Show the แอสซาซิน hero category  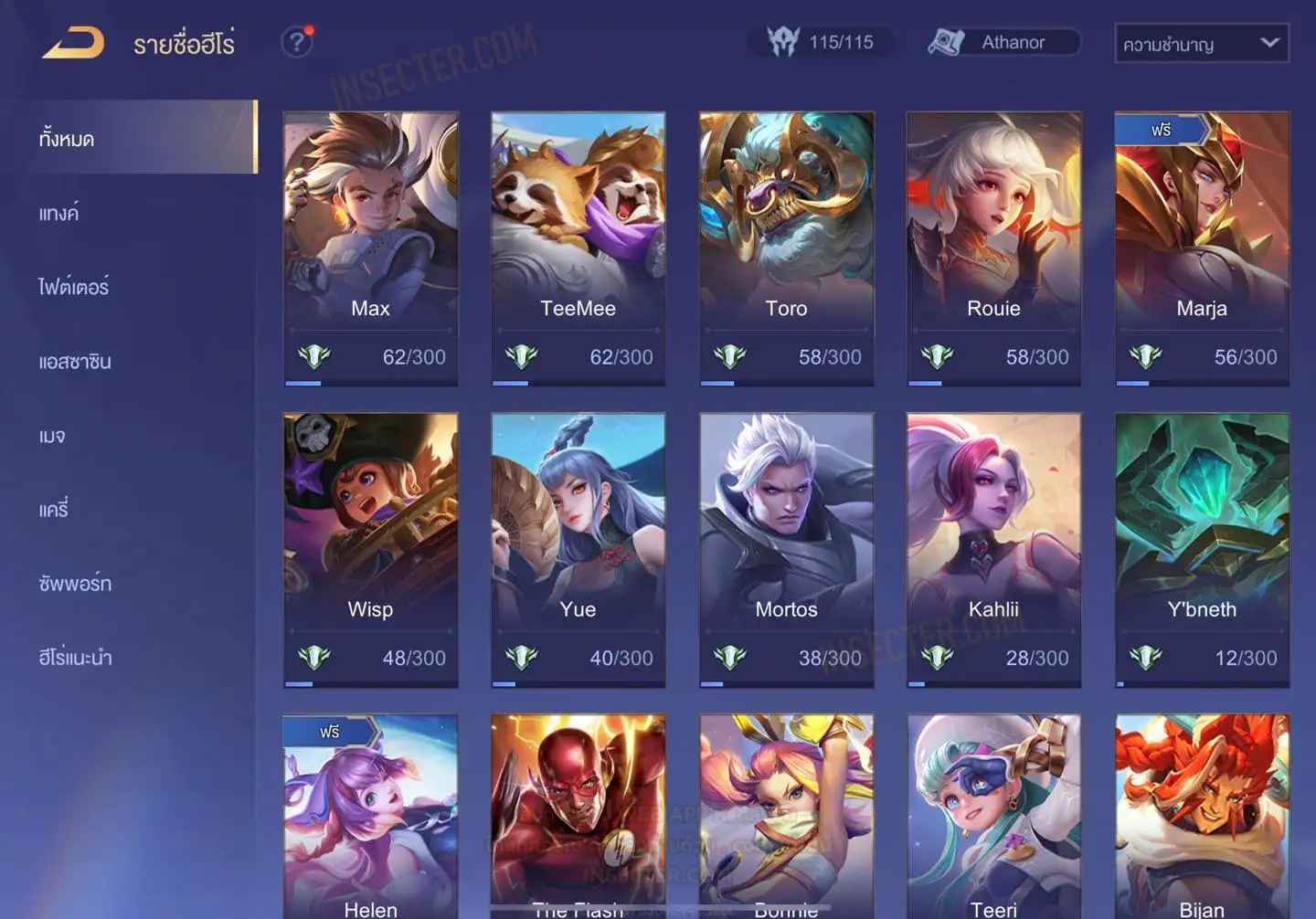point(75,362)
